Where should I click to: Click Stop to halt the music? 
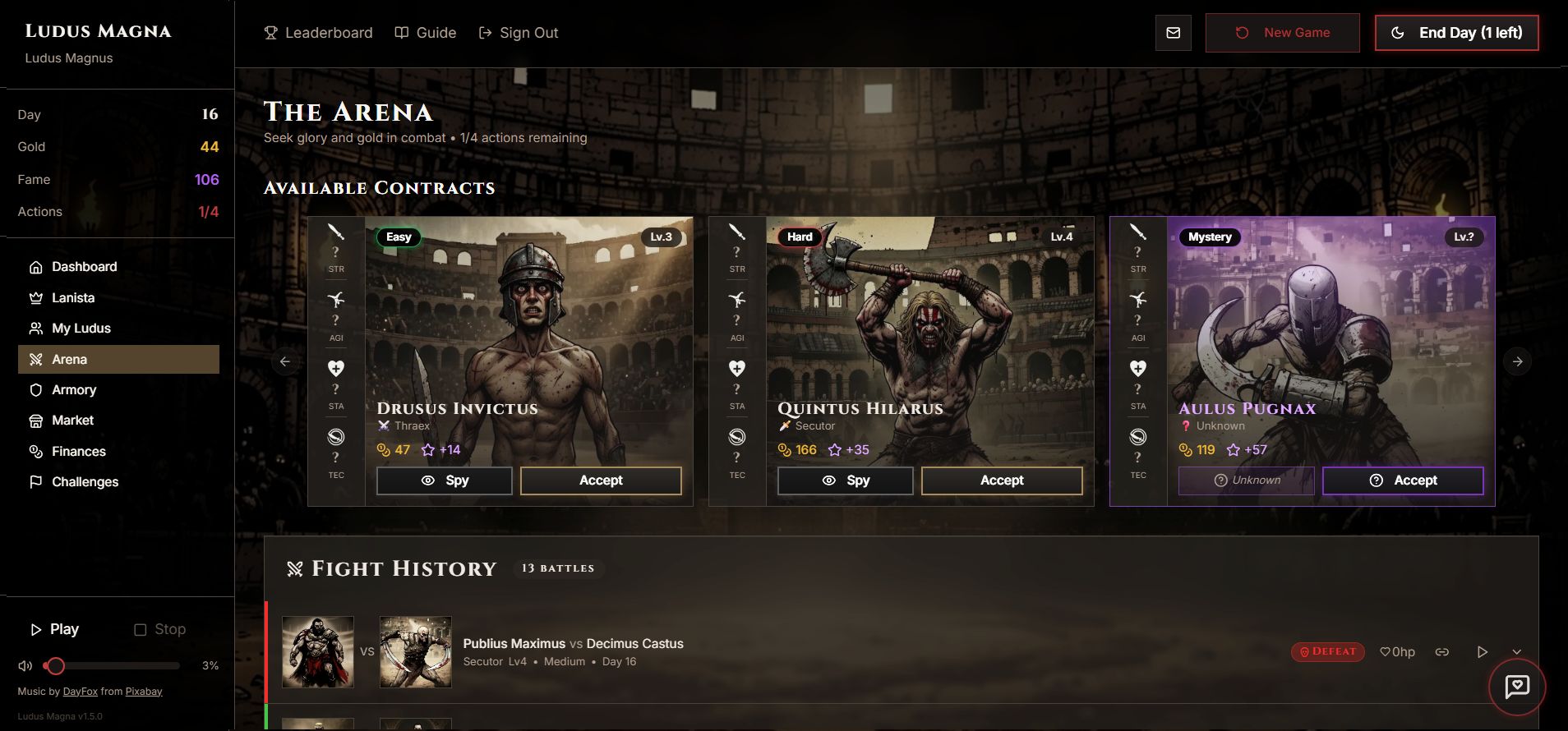[x=160, y=628]
